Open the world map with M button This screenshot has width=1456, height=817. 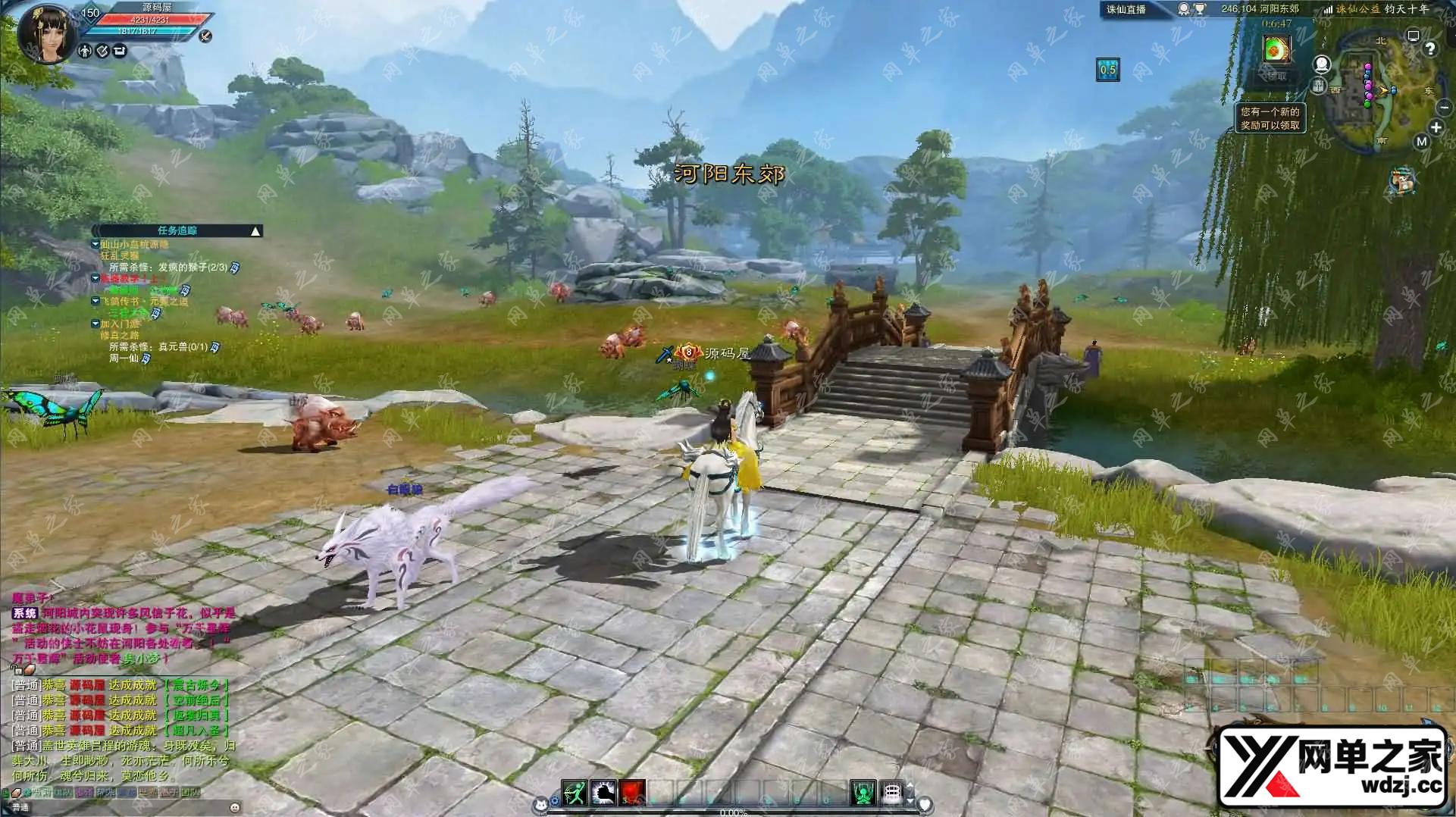click(1421, 142)
